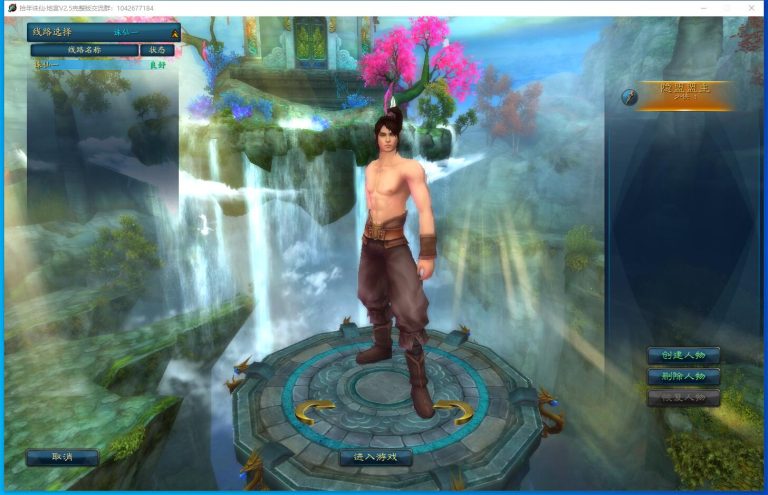
Task: Click the 线路名称 column header
Action: pyautogui.click(x=85, y=49)
